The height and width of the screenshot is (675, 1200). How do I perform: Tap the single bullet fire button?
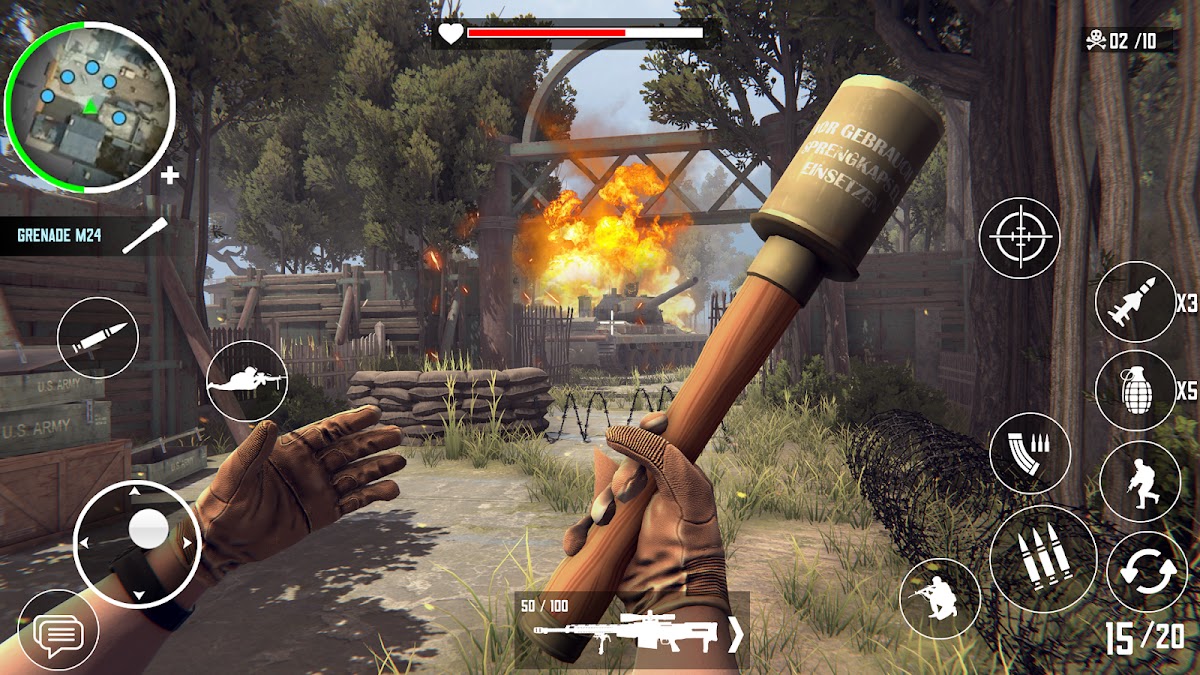(x=98, y=338)
